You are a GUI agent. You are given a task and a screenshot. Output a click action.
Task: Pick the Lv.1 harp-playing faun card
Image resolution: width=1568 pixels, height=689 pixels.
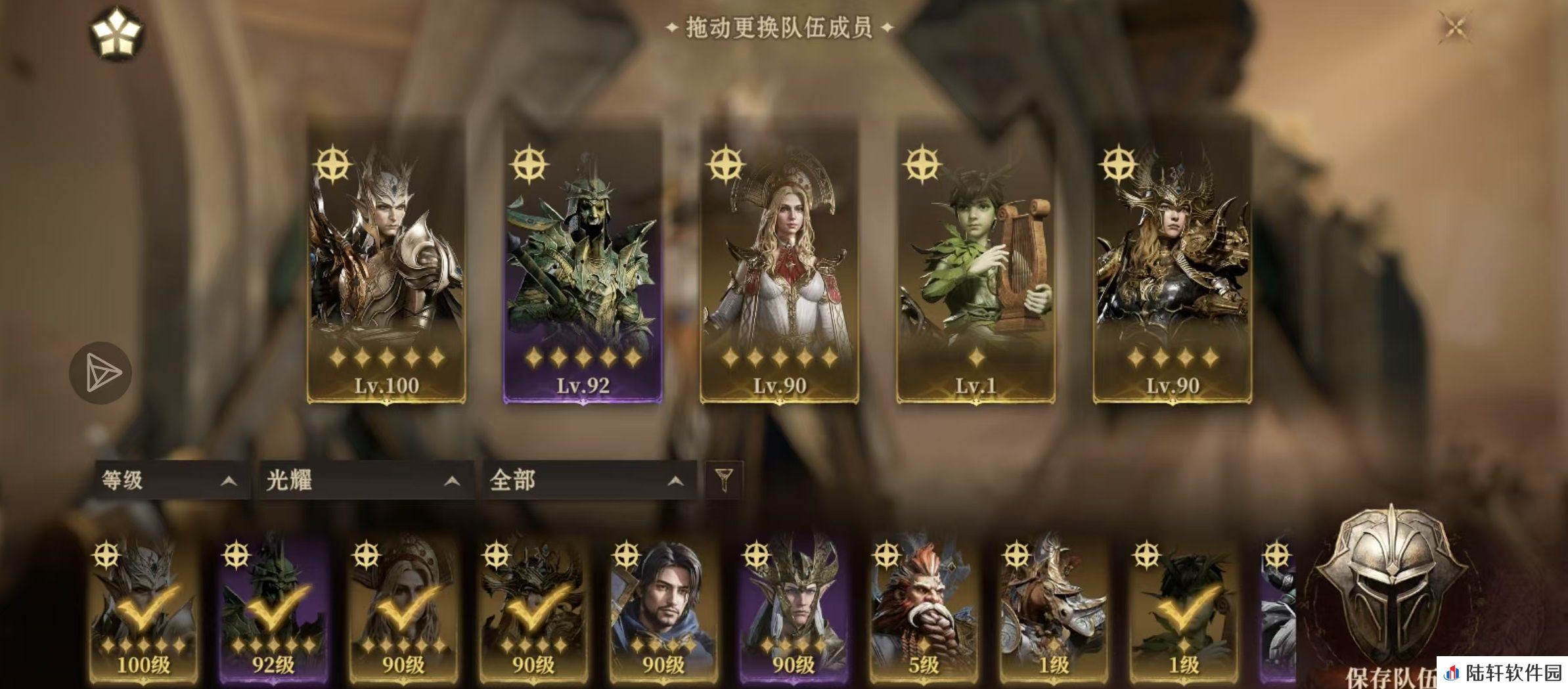pyautogui.click(x=975, y=263)
